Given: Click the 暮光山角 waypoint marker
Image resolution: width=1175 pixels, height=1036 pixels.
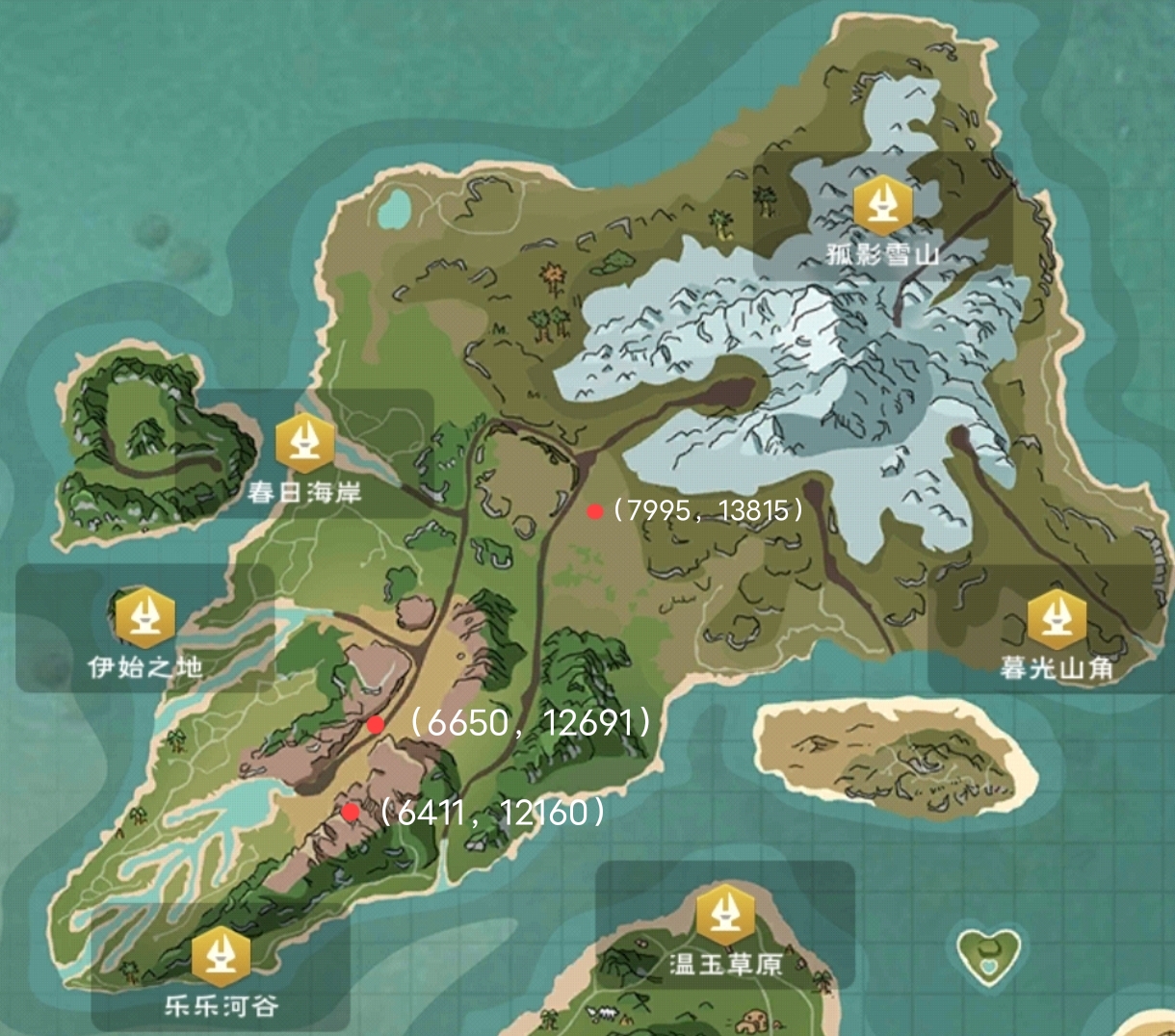Looking at the screenshot, I should pyautogui.click(x=1057, y=619).
